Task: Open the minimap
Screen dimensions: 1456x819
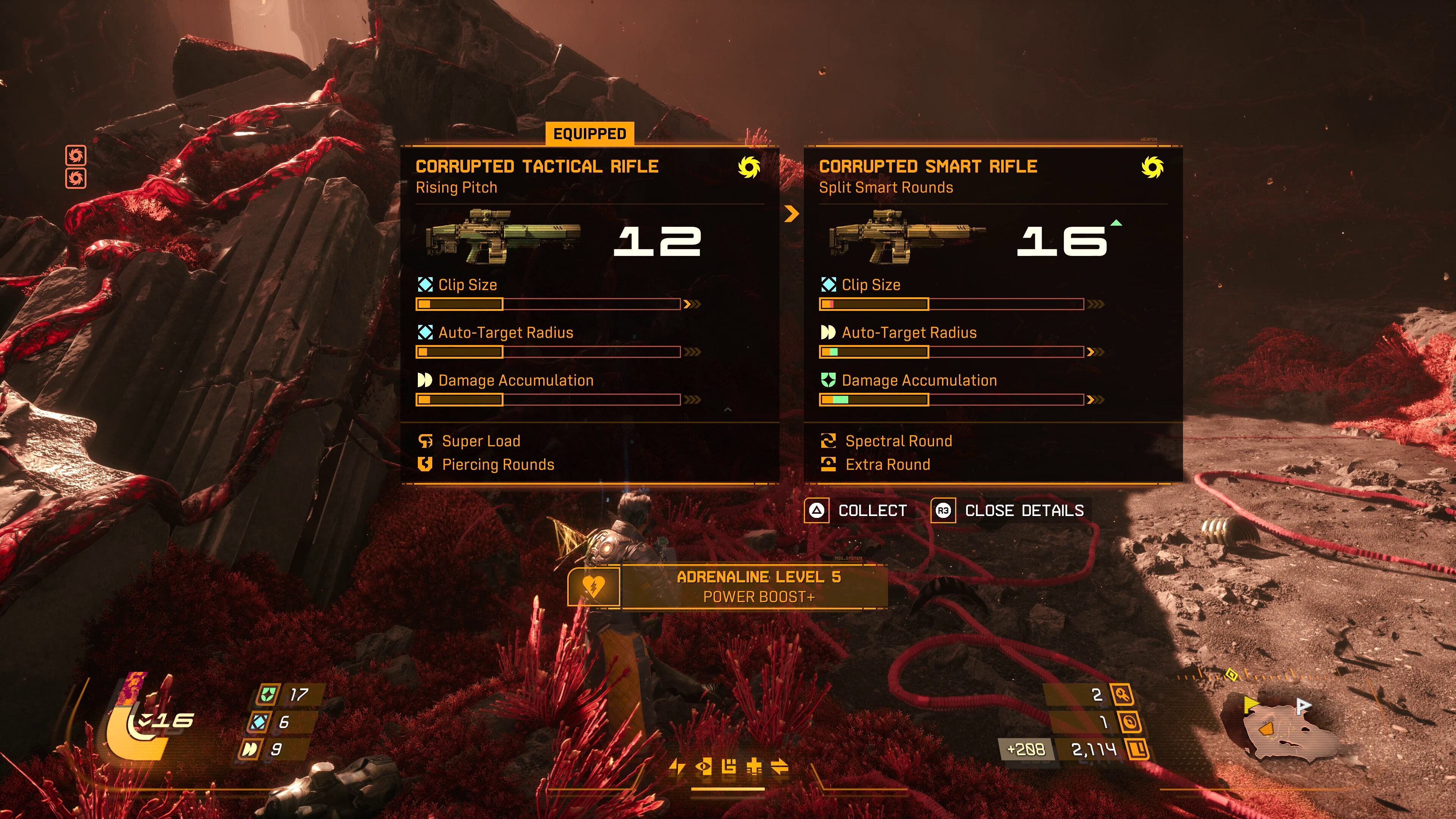Action: pyautogui.click(x=1283, y=729)
